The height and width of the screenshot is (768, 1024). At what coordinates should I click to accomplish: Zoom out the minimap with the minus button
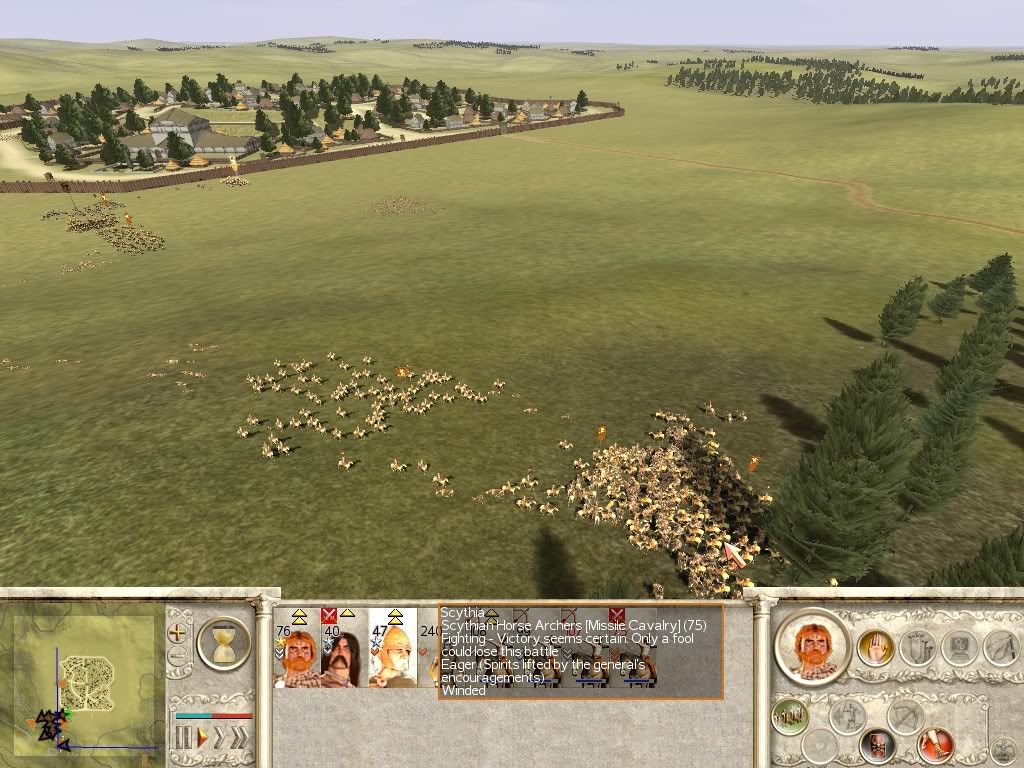click(x=178, y=657)
